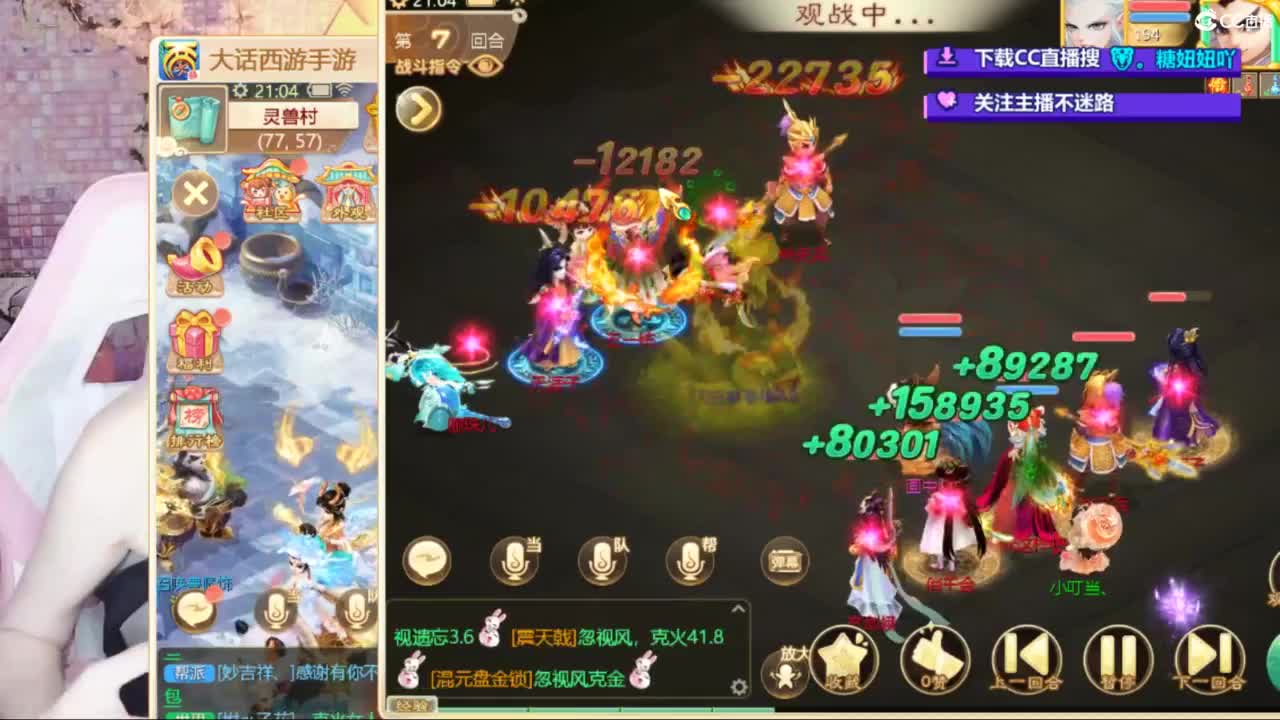Expand battle commands via the golden arrow
Viewport: 1280px width, 720px height.
pos(420,108)
